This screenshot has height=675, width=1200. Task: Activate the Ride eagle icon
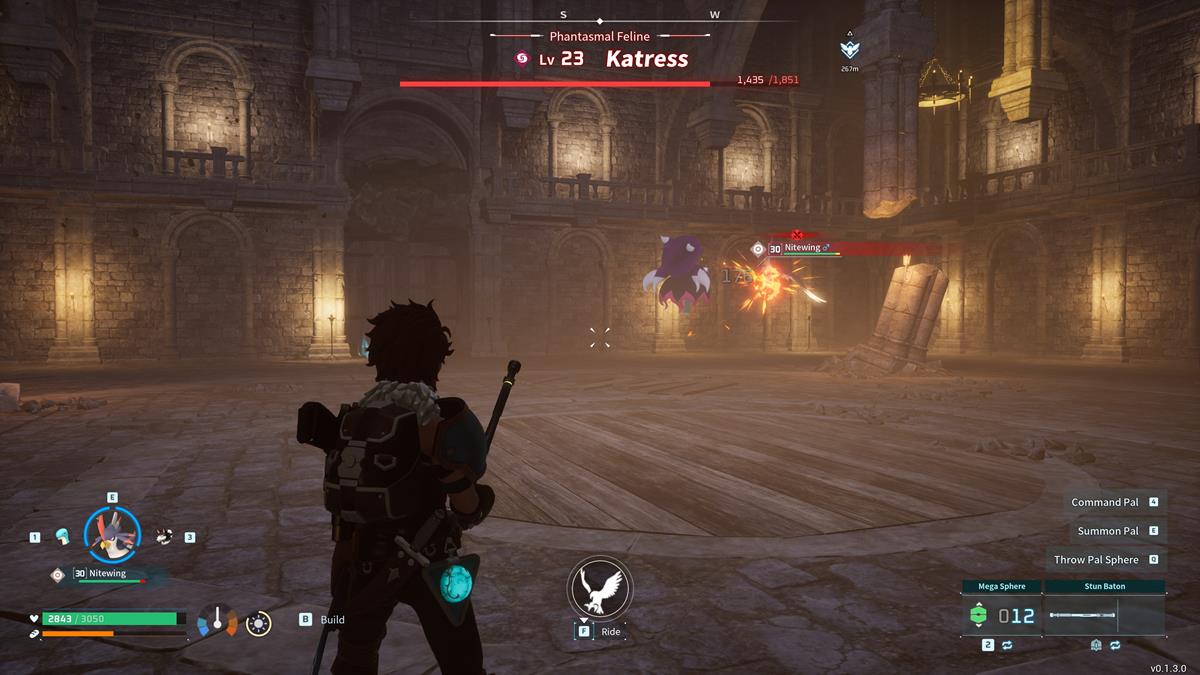point(600,588)
